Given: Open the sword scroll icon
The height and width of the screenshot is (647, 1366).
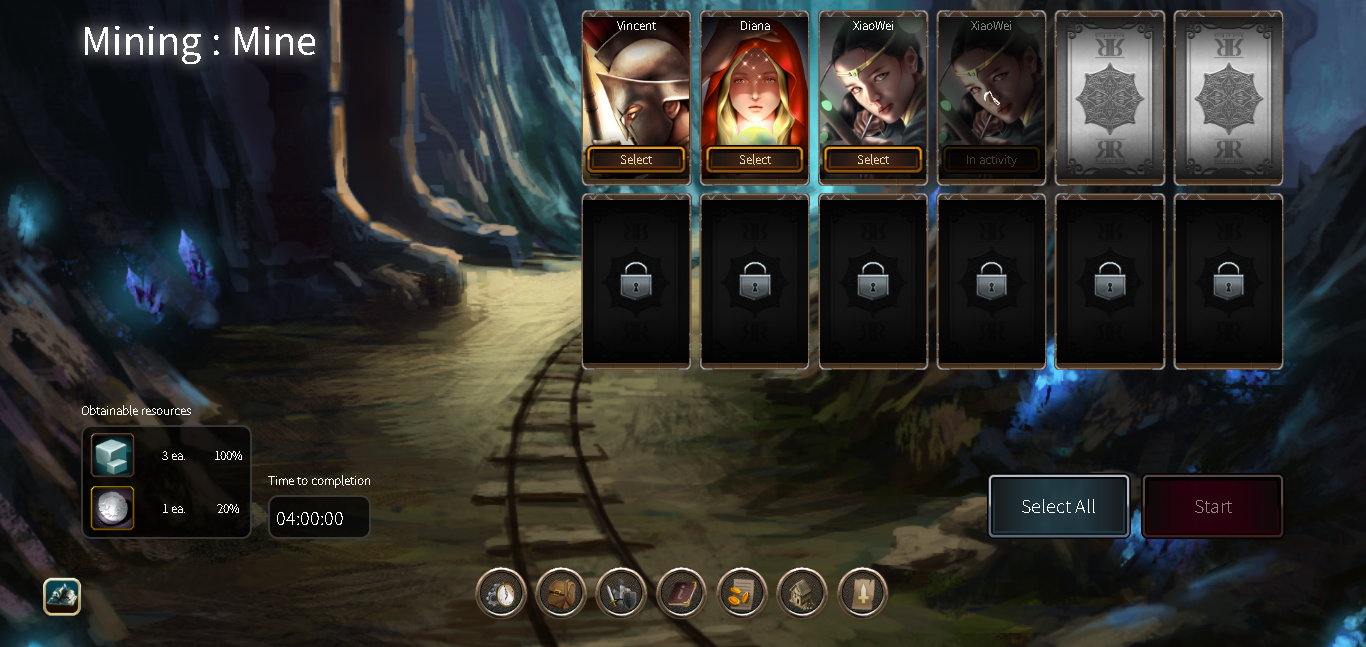Looking at the screenshot, I should (x=862, y=594).
